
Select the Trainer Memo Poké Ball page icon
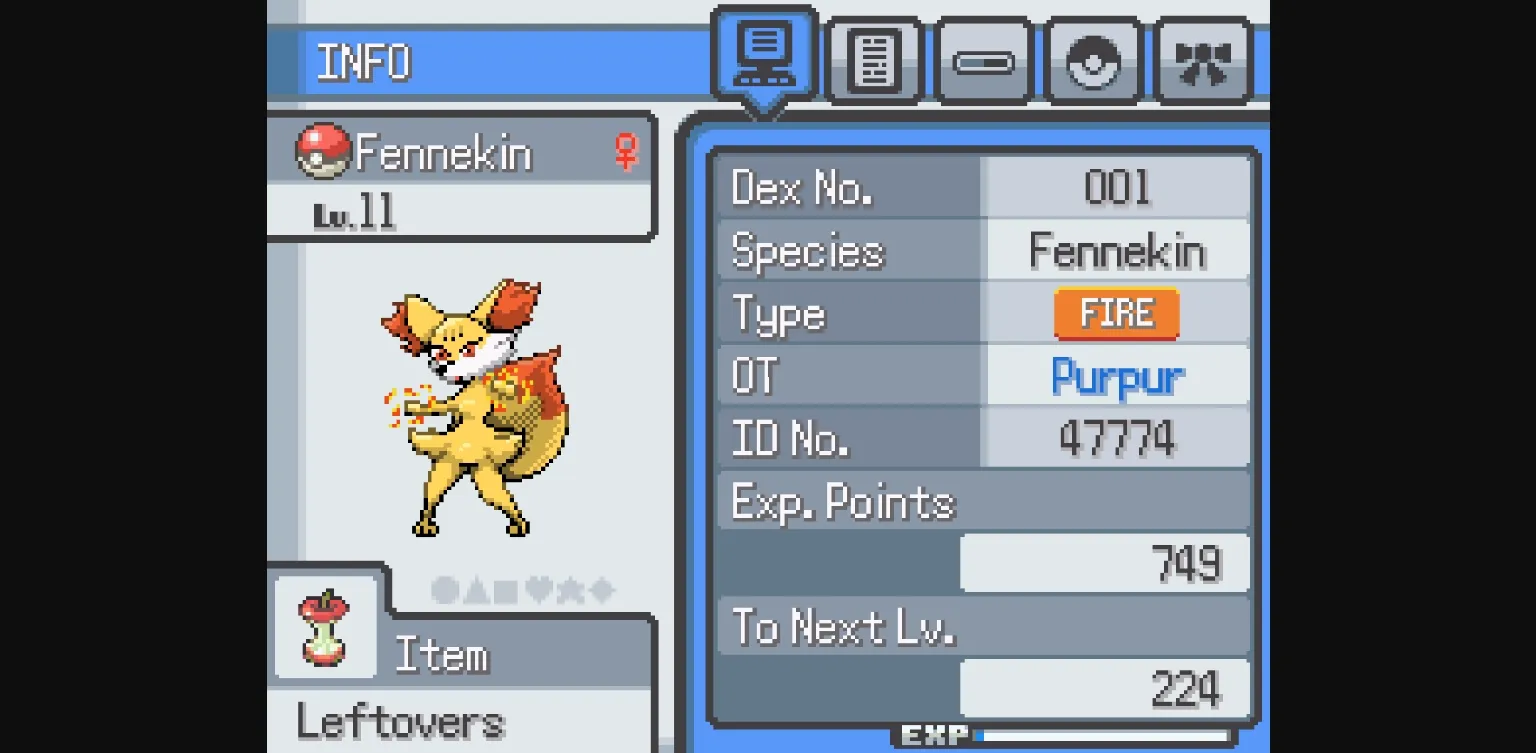tap(1092, 60)
